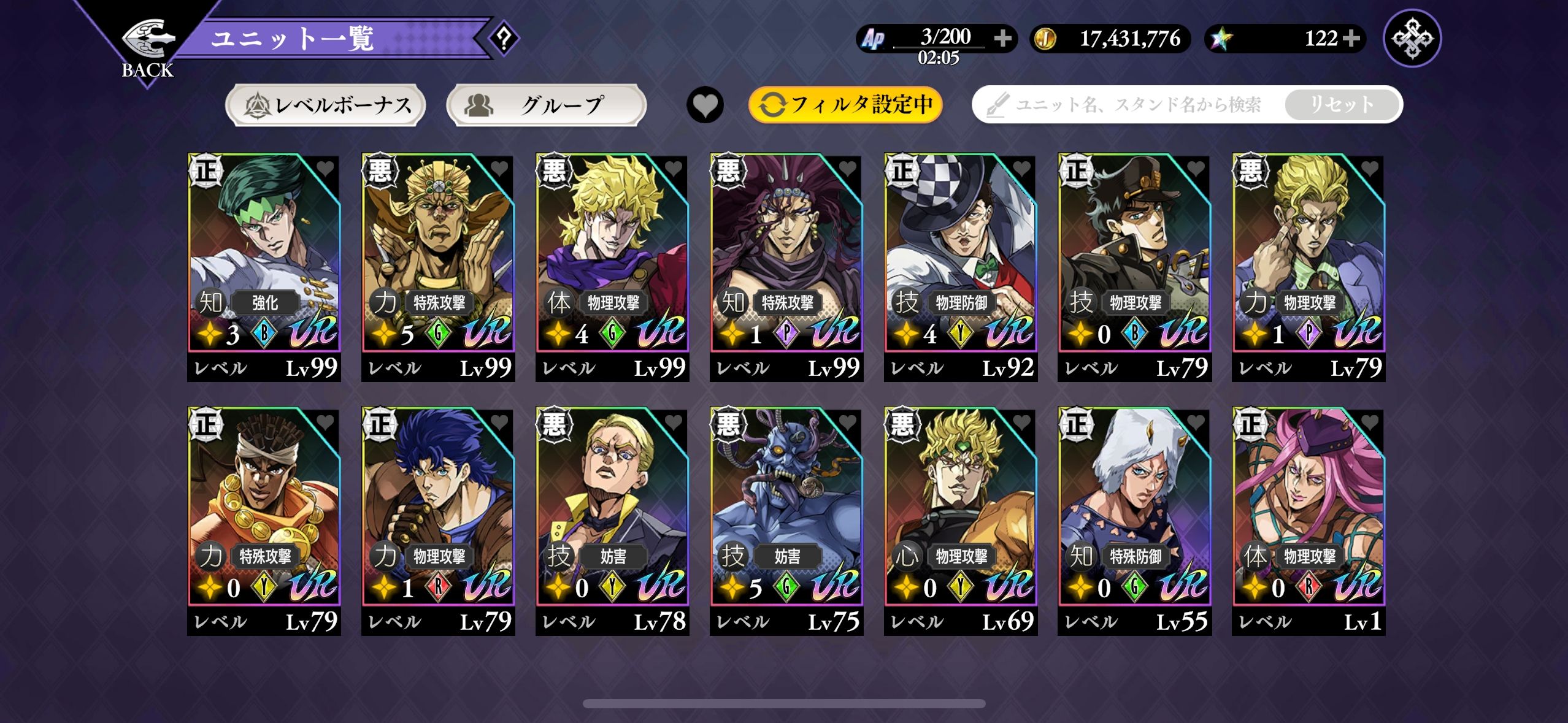Toggle the heart favorites filter
The height and width of the screenshot is (723, 1568).
pos(705,105)
